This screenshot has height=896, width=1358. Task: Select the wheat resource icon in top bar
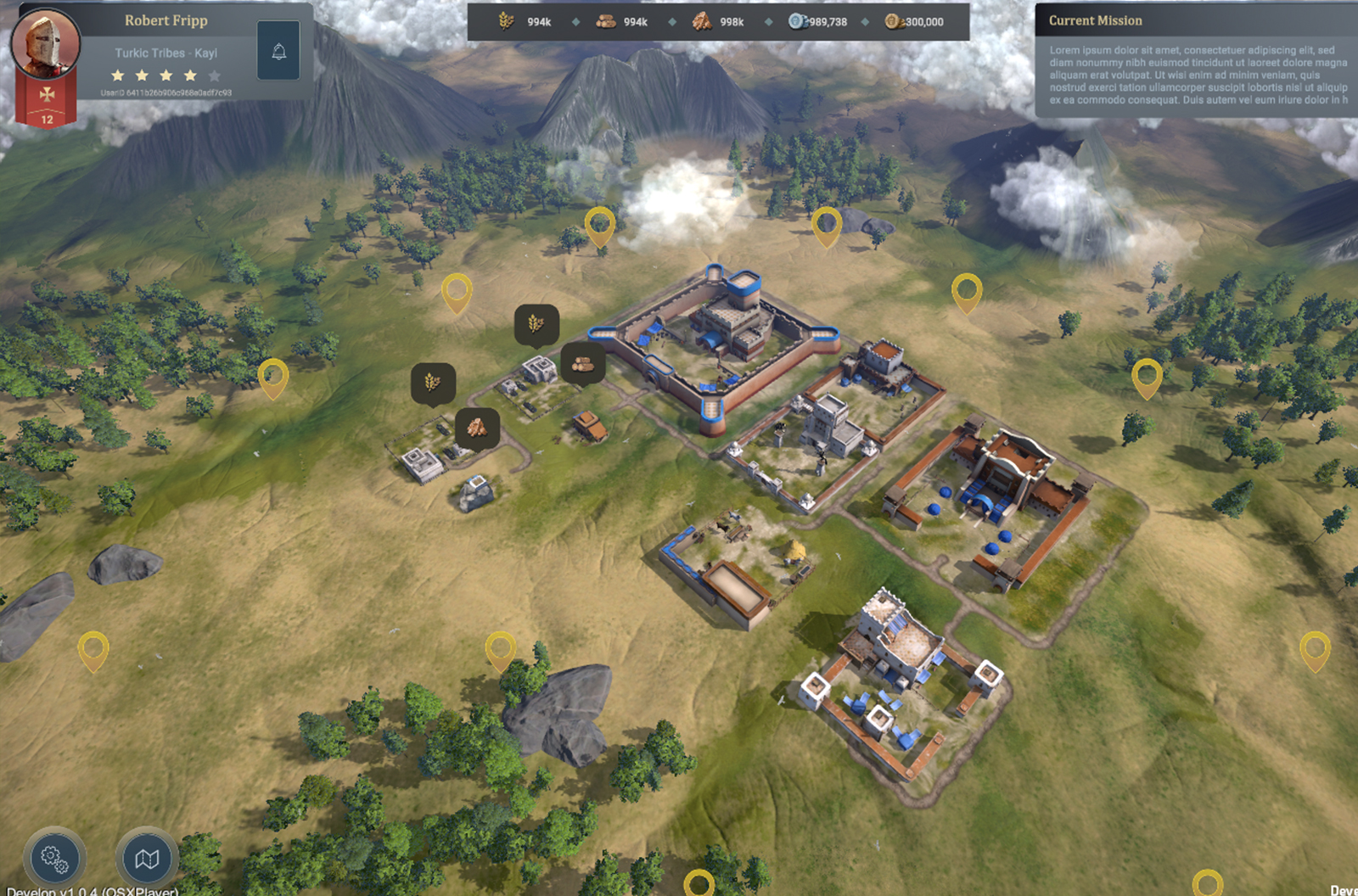[508, 22]
